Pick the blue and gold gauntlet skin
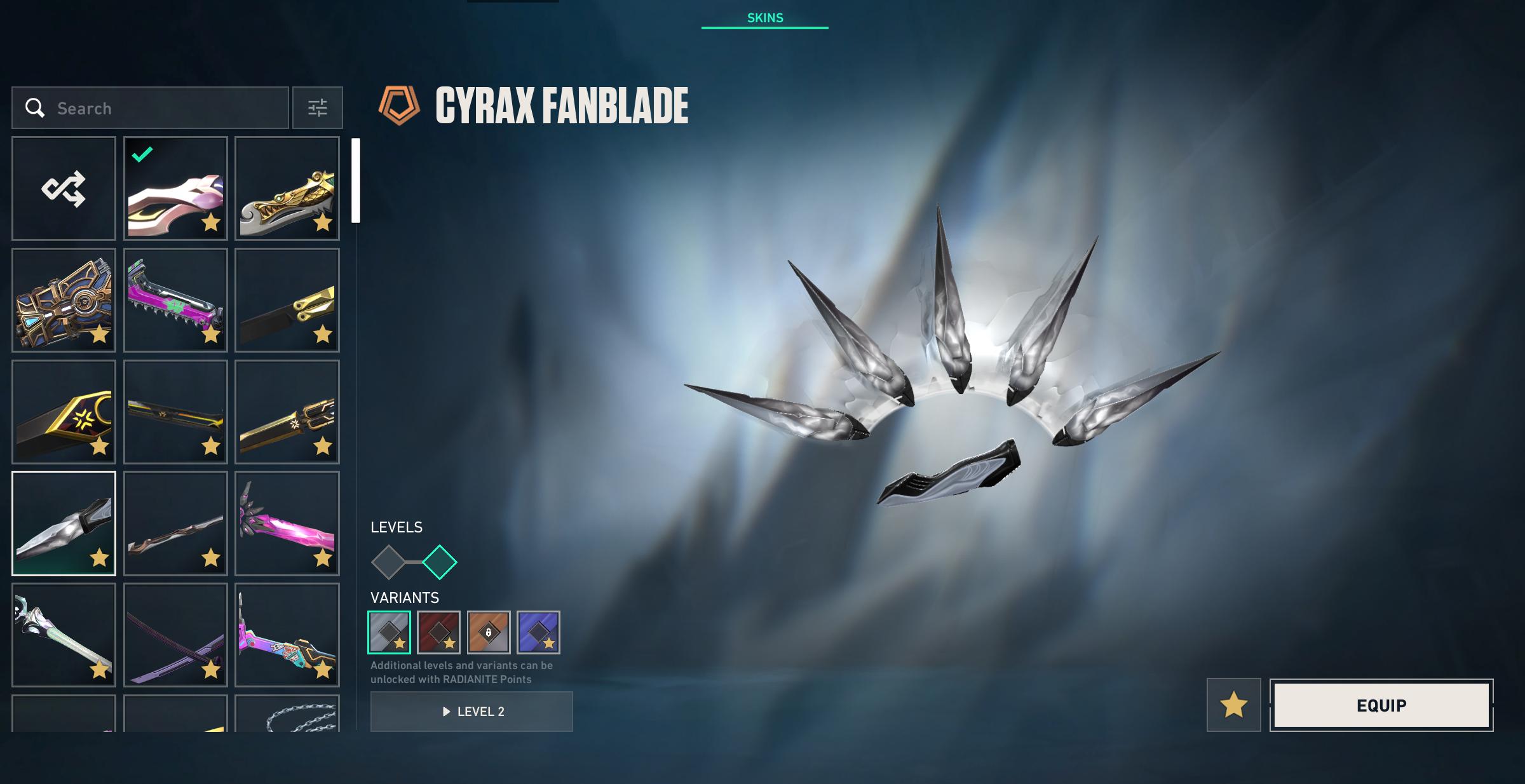Image resolution: width=1525 pixels, height=784 pixels. [64, 300]
